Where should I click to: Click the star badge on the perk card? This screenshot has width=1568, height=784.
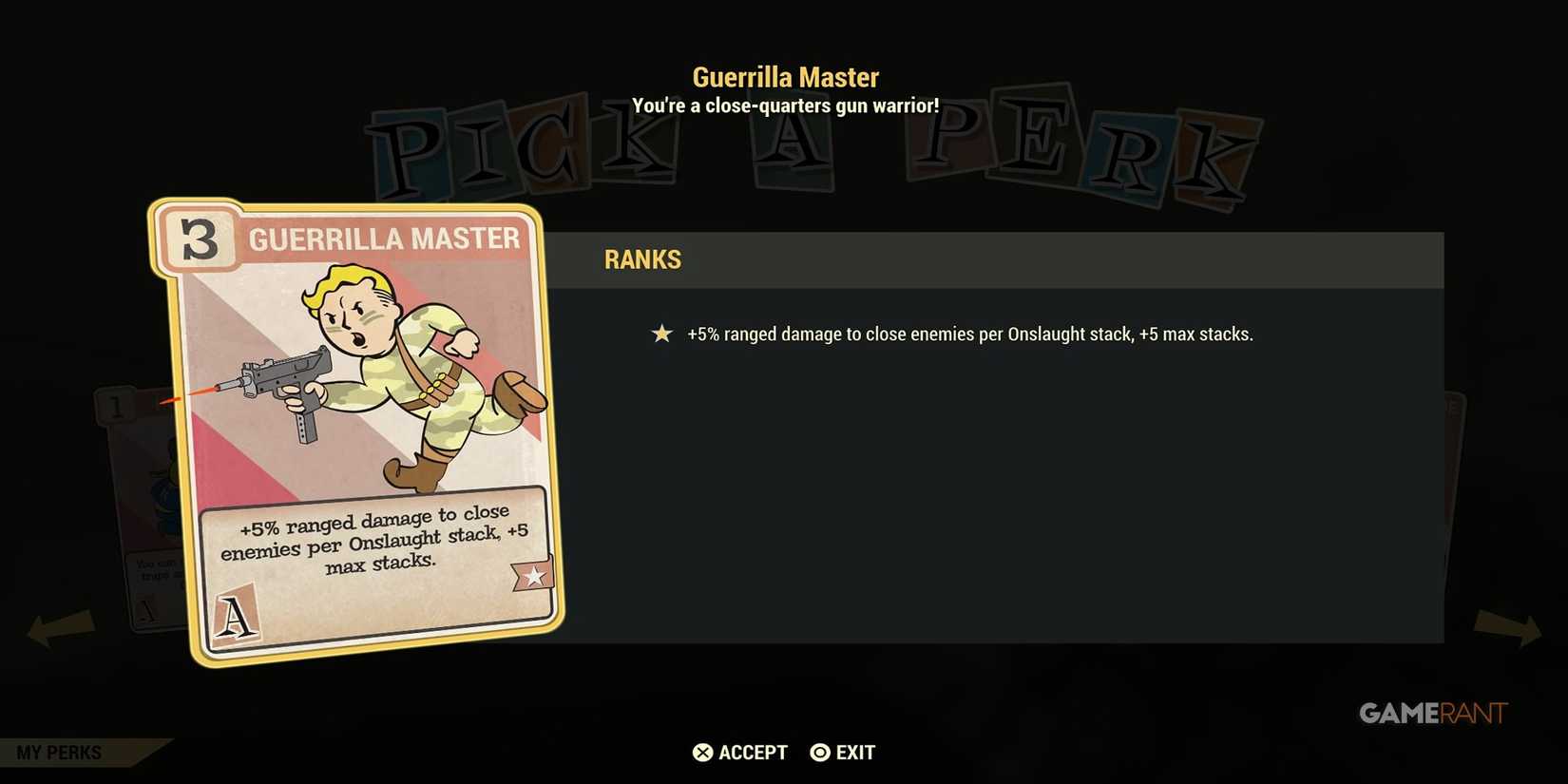coord(535,575)
